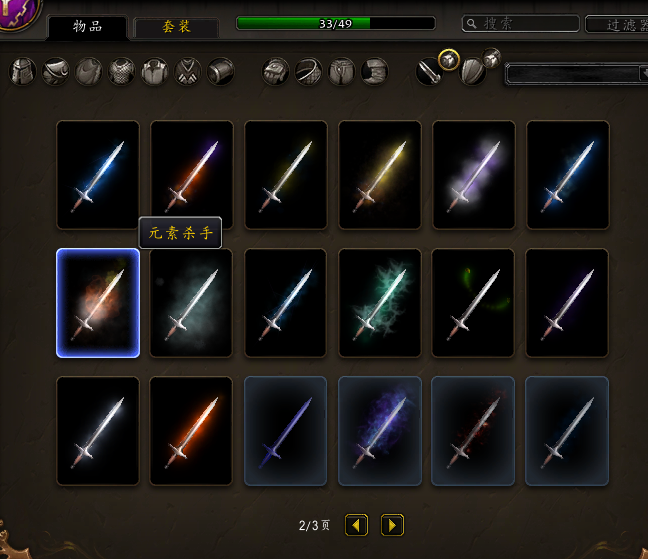Pick the sword with teal lightning
Image resolution: width=648 pixels, height=559 pixels.
380,303
